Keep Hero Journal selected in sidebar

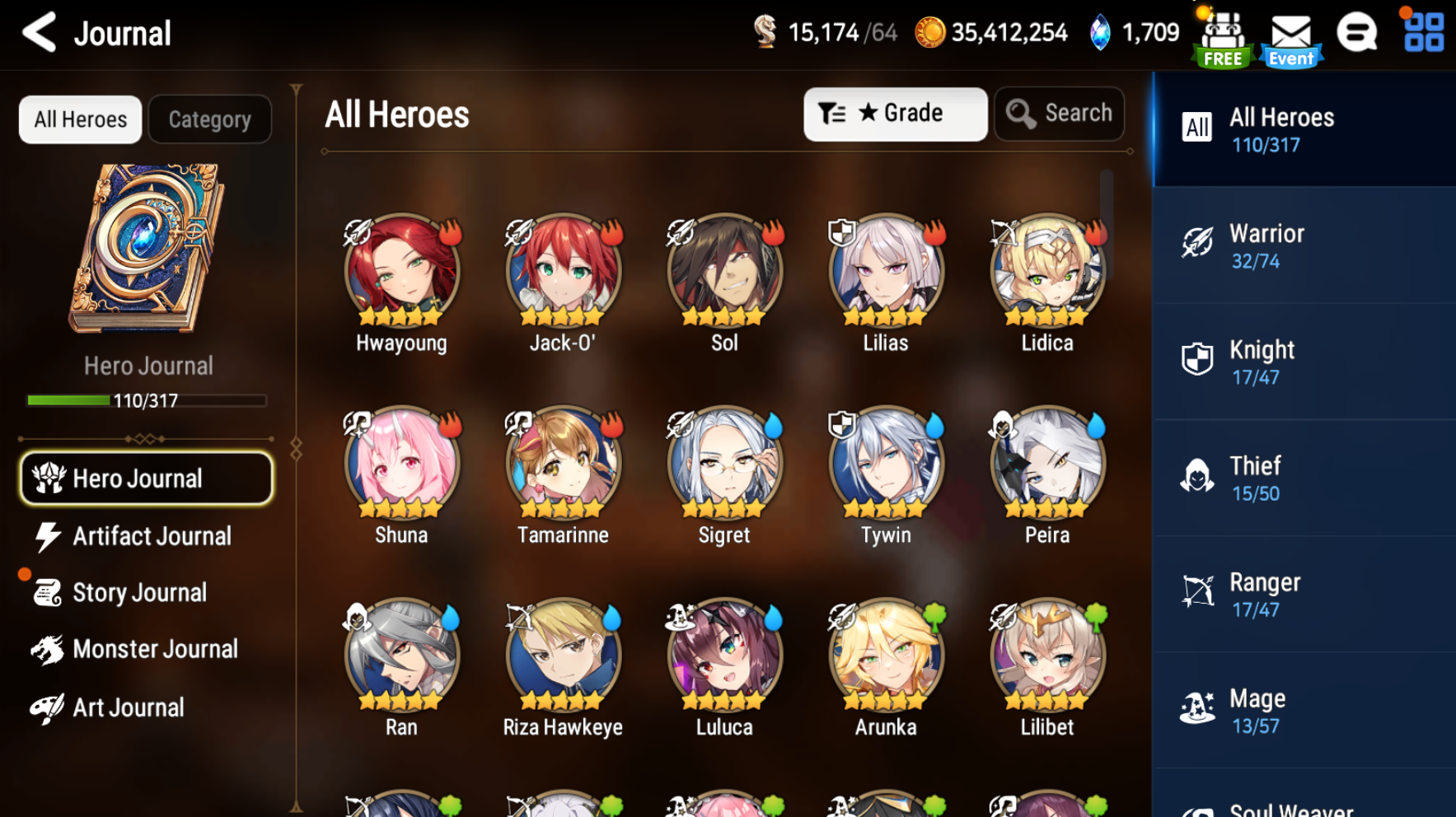pos(145,478)
